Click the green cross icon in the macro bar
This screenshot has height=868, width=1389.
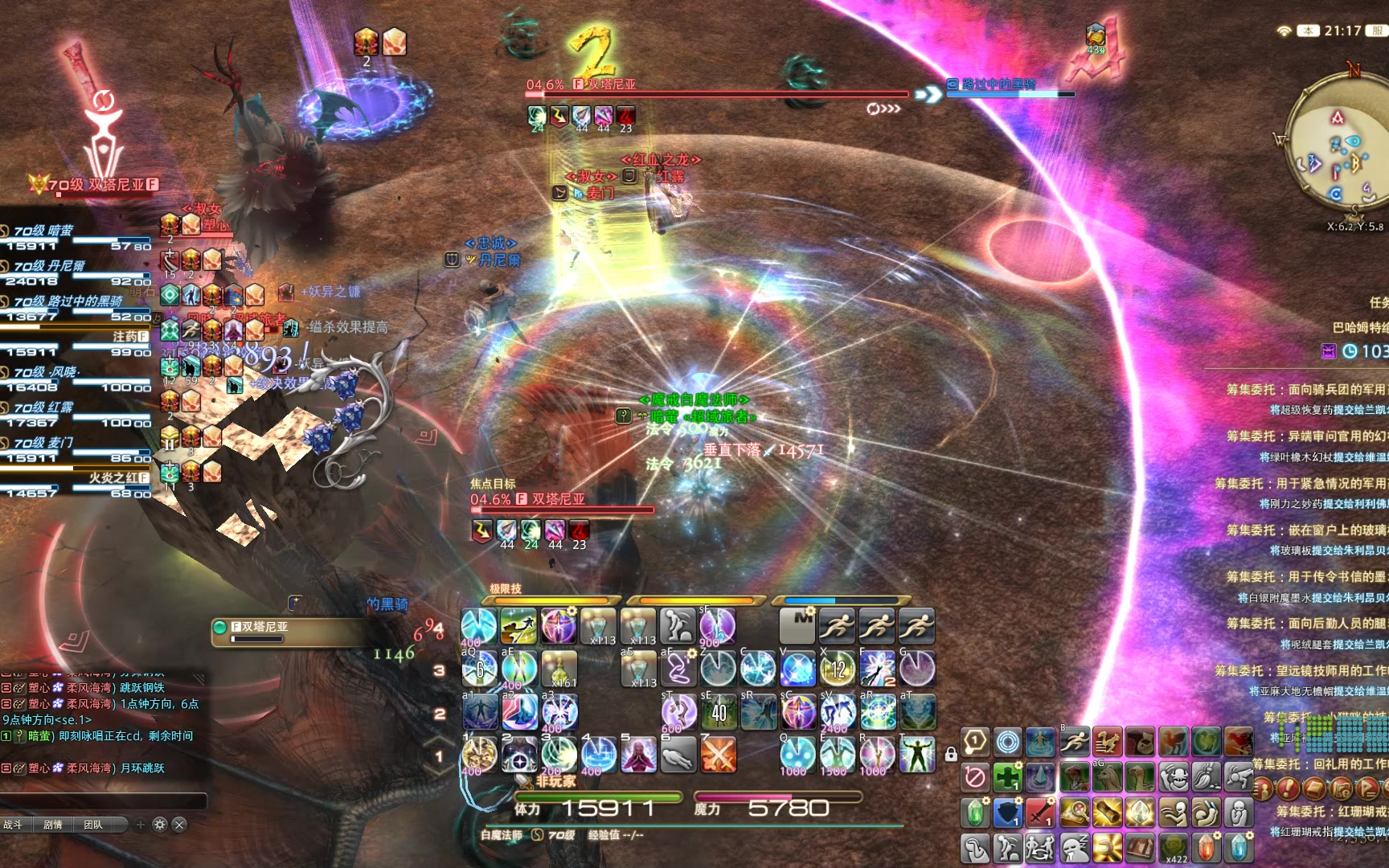(1007, 777)
